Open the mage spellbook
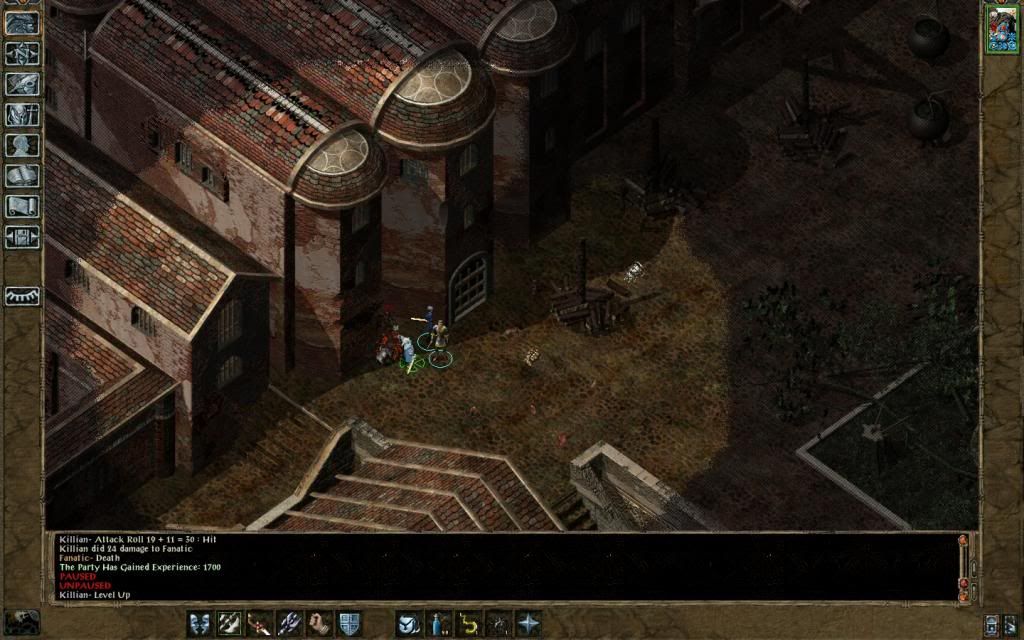Screen dimensions: 1024x640 point(21,176)
